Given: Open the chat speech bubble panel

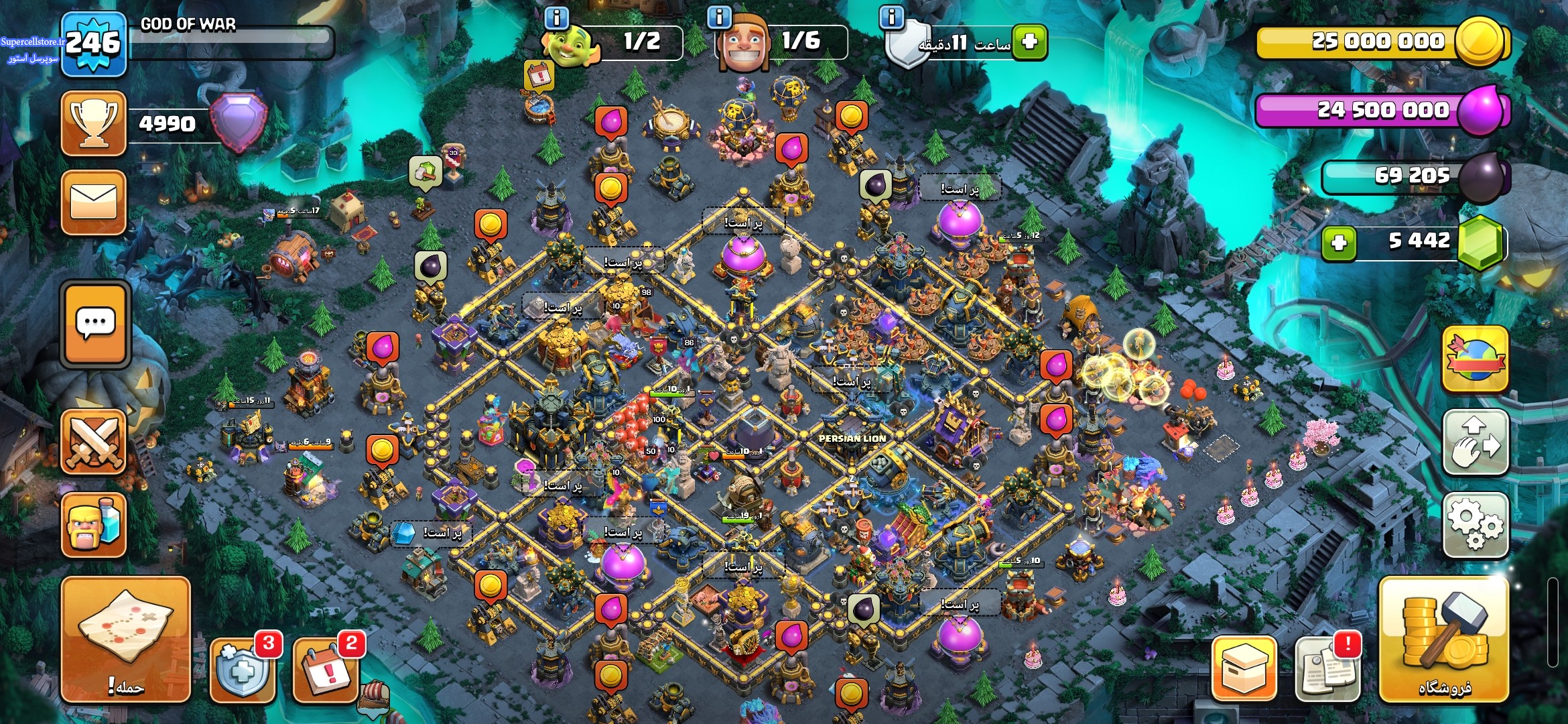Looking at the screenshot, I should [95, 324].
